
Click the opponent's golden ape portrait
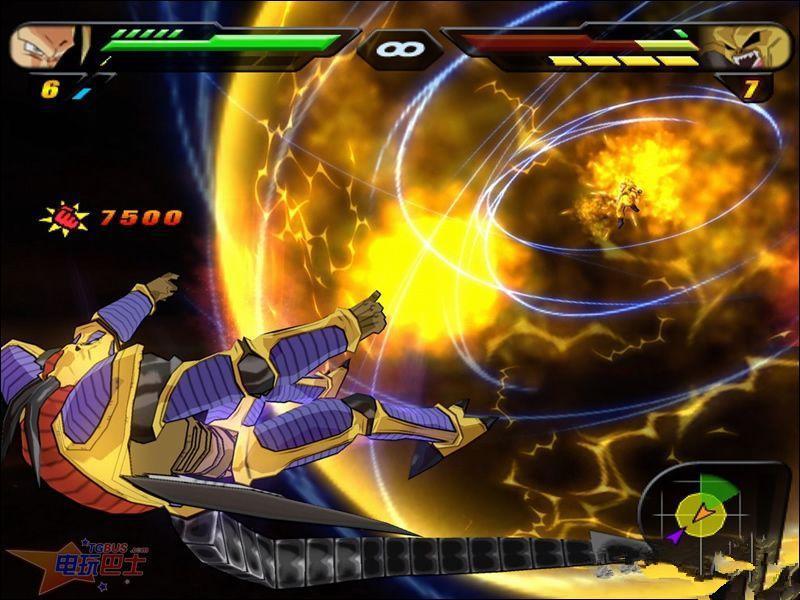pyautogui.click(x=753, y=47)
